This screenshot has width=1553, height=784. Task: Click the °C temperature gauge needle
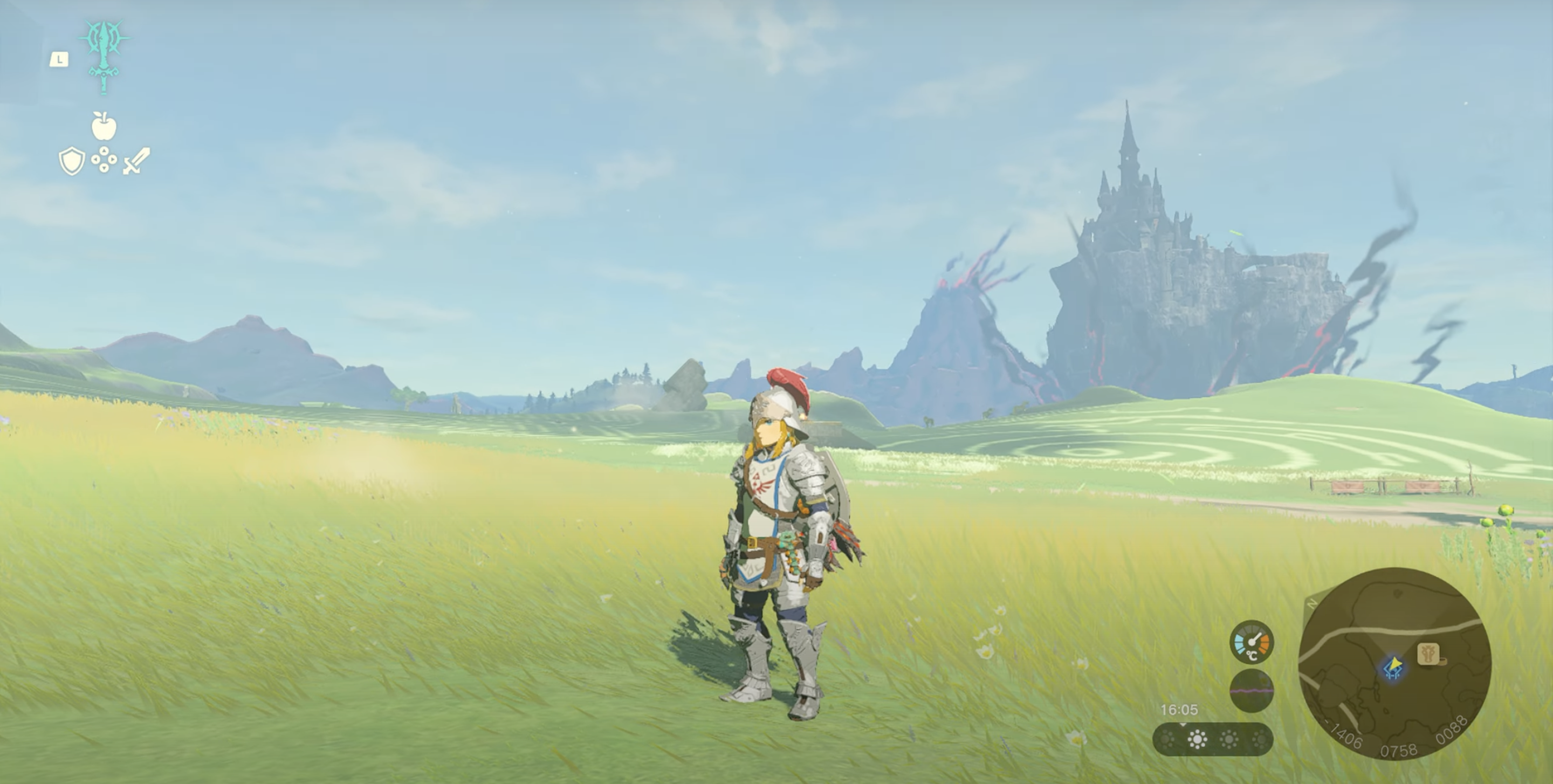coord(1255,639)
